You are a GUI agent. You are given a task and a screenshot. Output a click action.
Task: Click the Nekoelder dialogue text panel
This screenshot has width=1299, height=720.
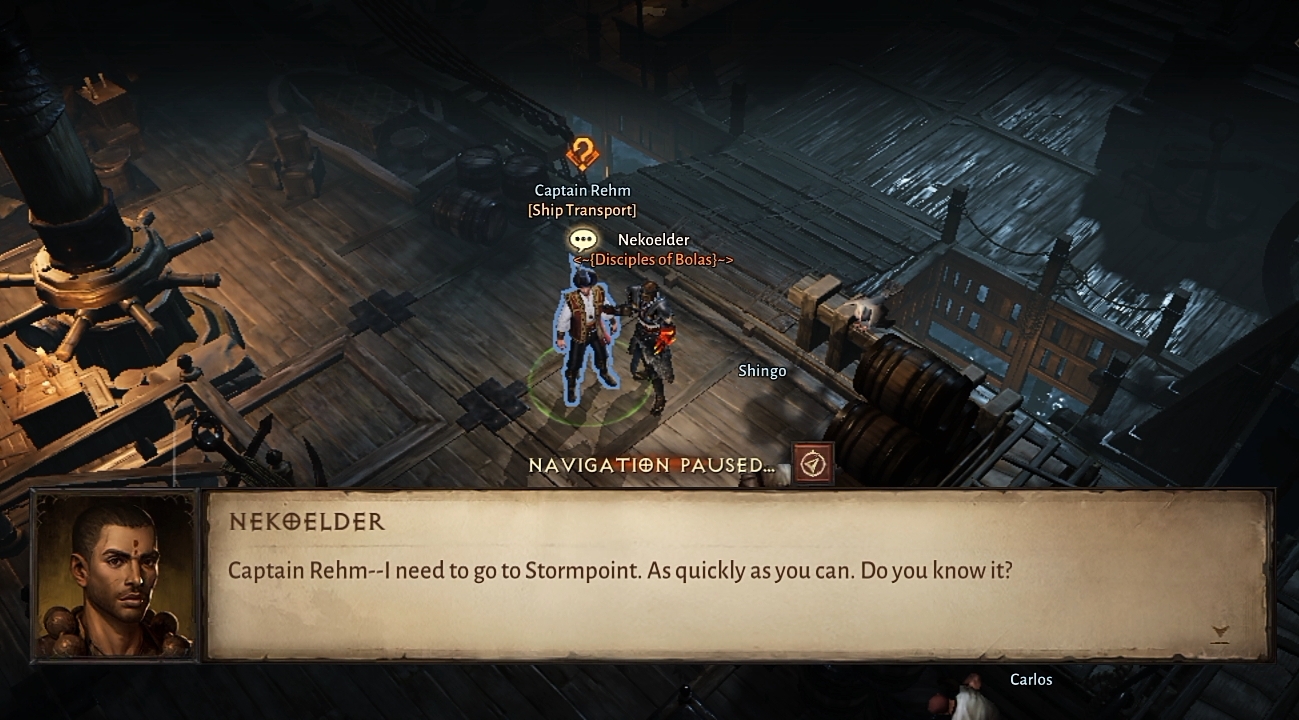[x=738, y=575]
